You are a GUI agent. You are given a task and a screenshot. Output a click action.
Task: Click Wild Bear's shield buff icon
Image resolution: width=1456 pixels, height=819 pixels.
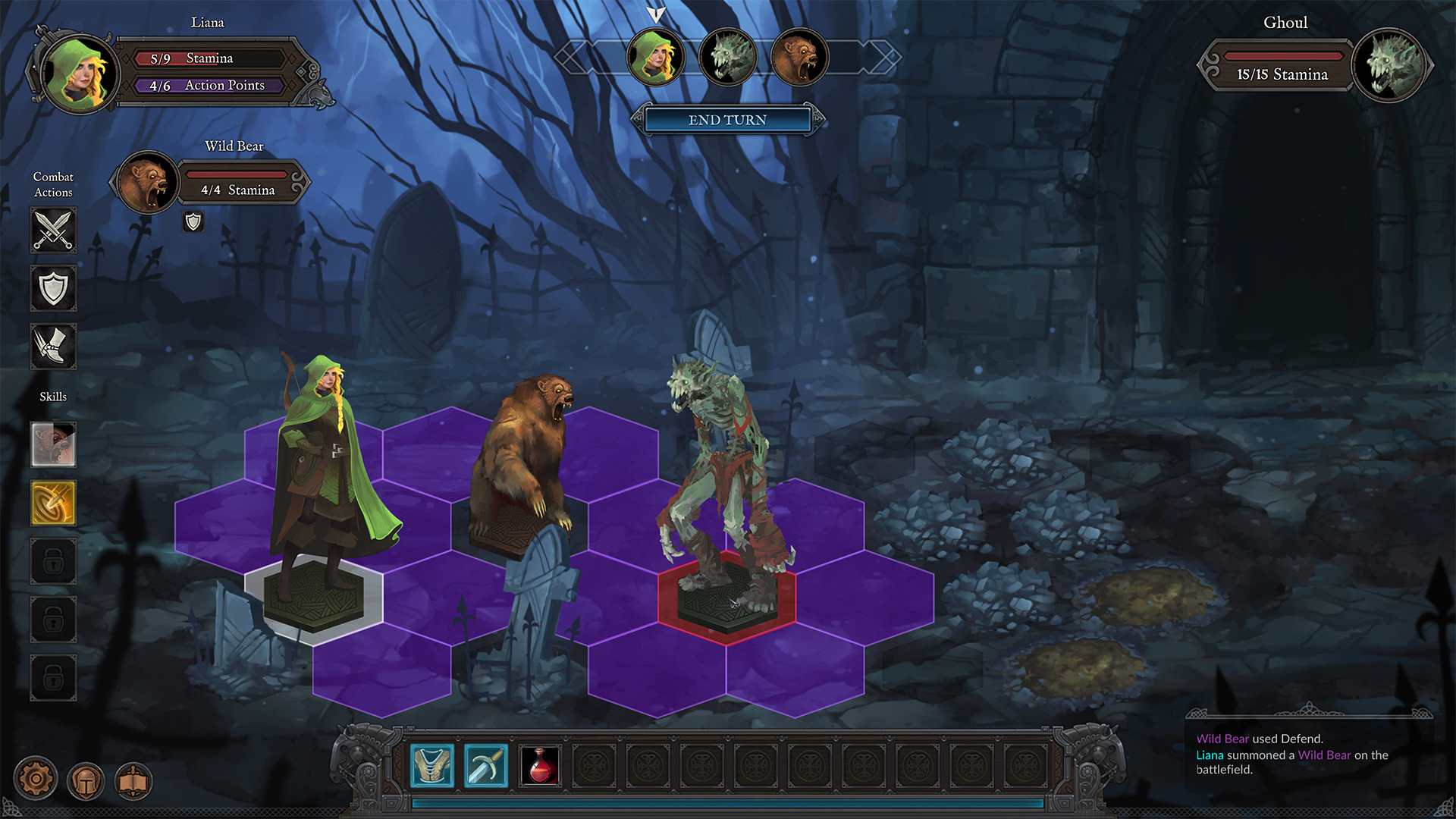[x=194, y=222]
